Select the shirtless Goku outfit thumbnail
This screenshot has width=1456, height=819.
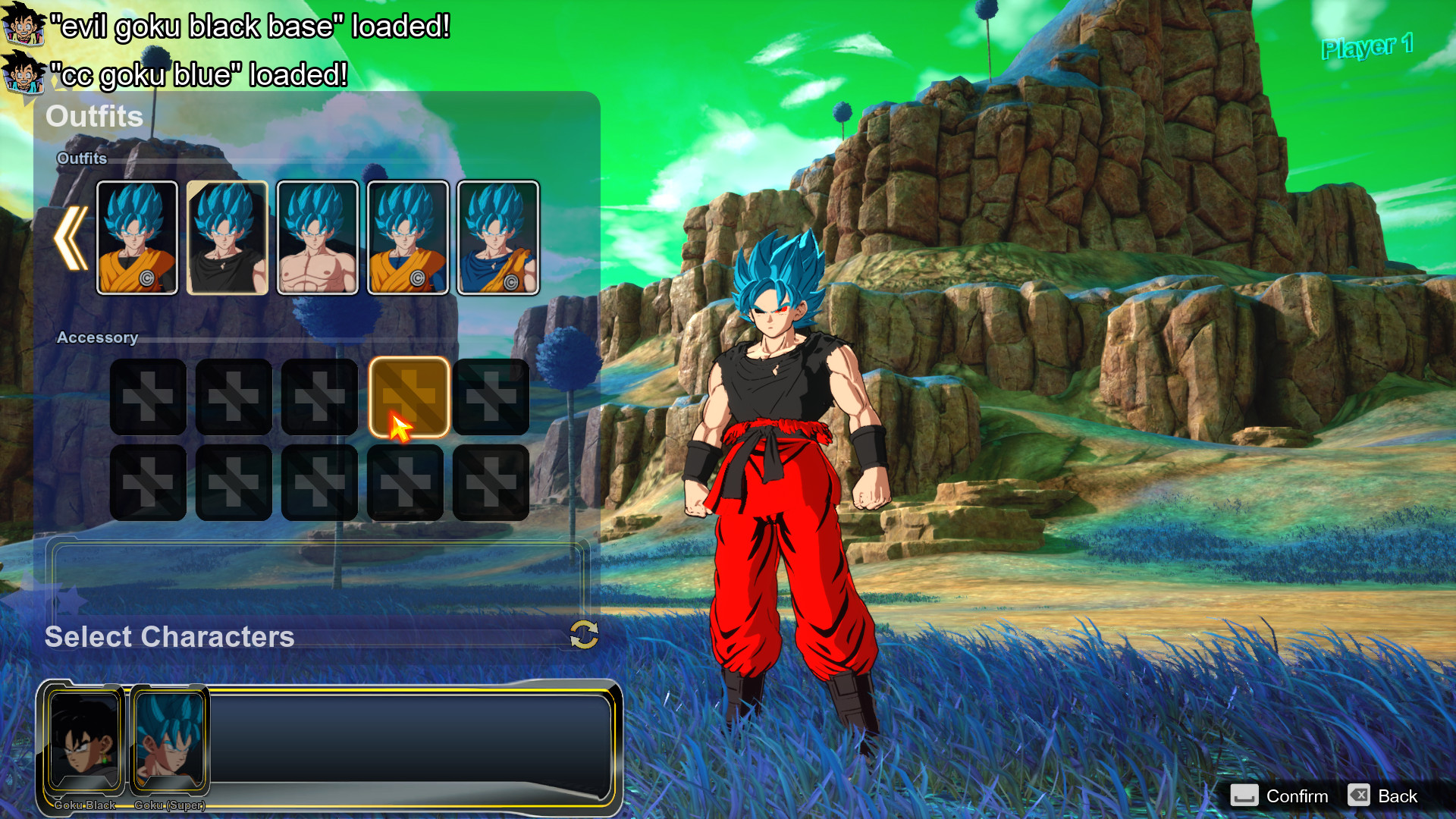coord(318,237)
